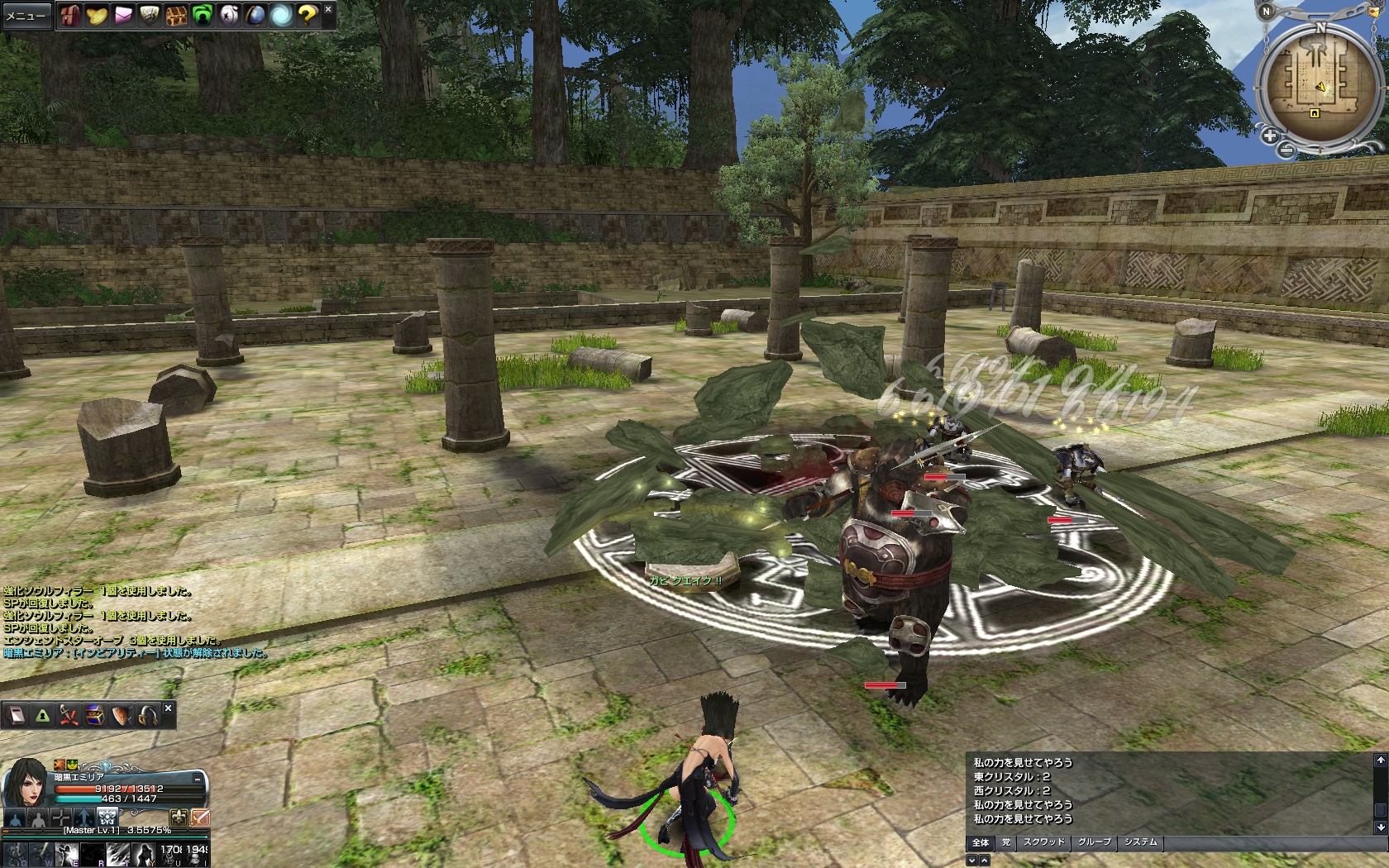Viewport: 1389px width, 868px height.
Task: Close the lower-left small icon bar
Action: [168, 708]
